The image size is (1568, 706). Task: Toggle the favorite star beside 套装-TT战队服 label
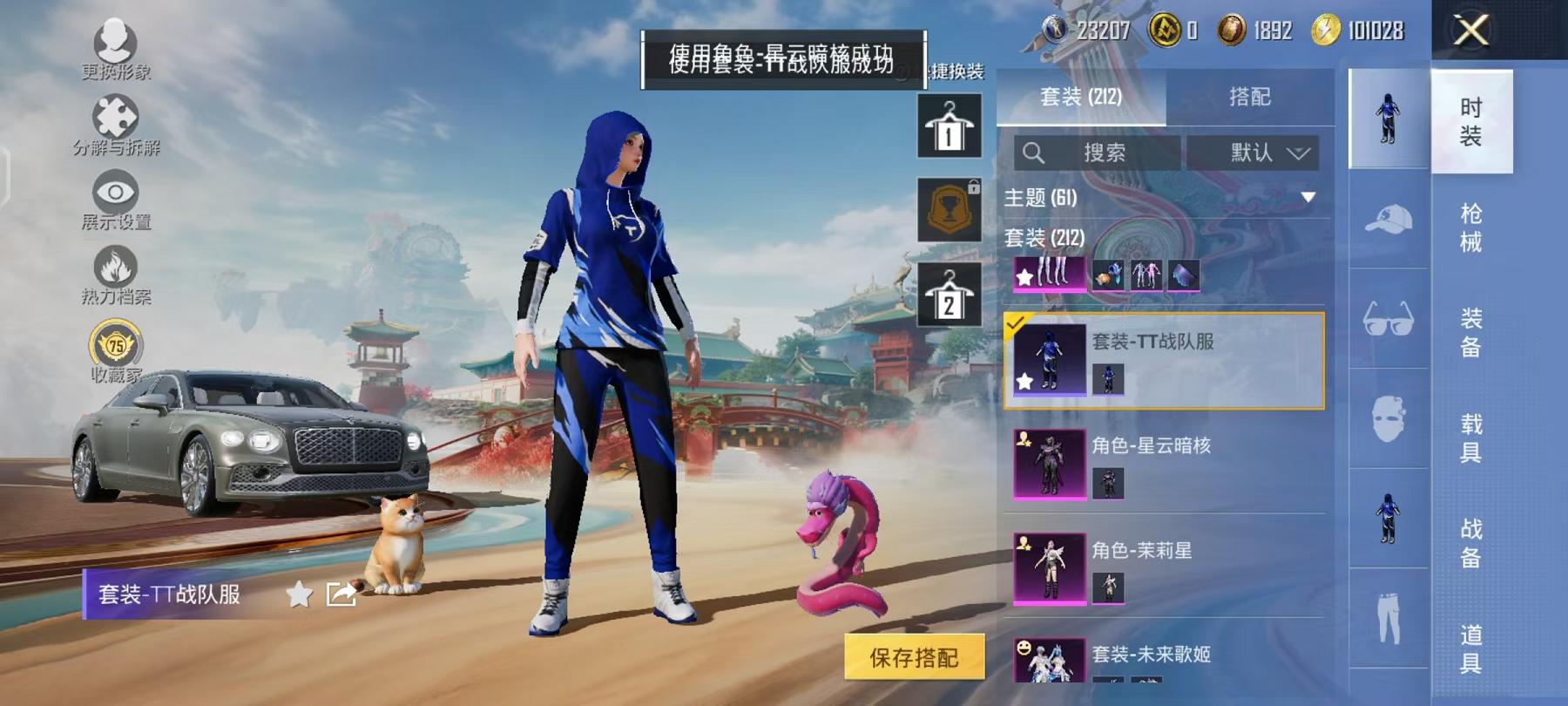(x=299, y=594)
